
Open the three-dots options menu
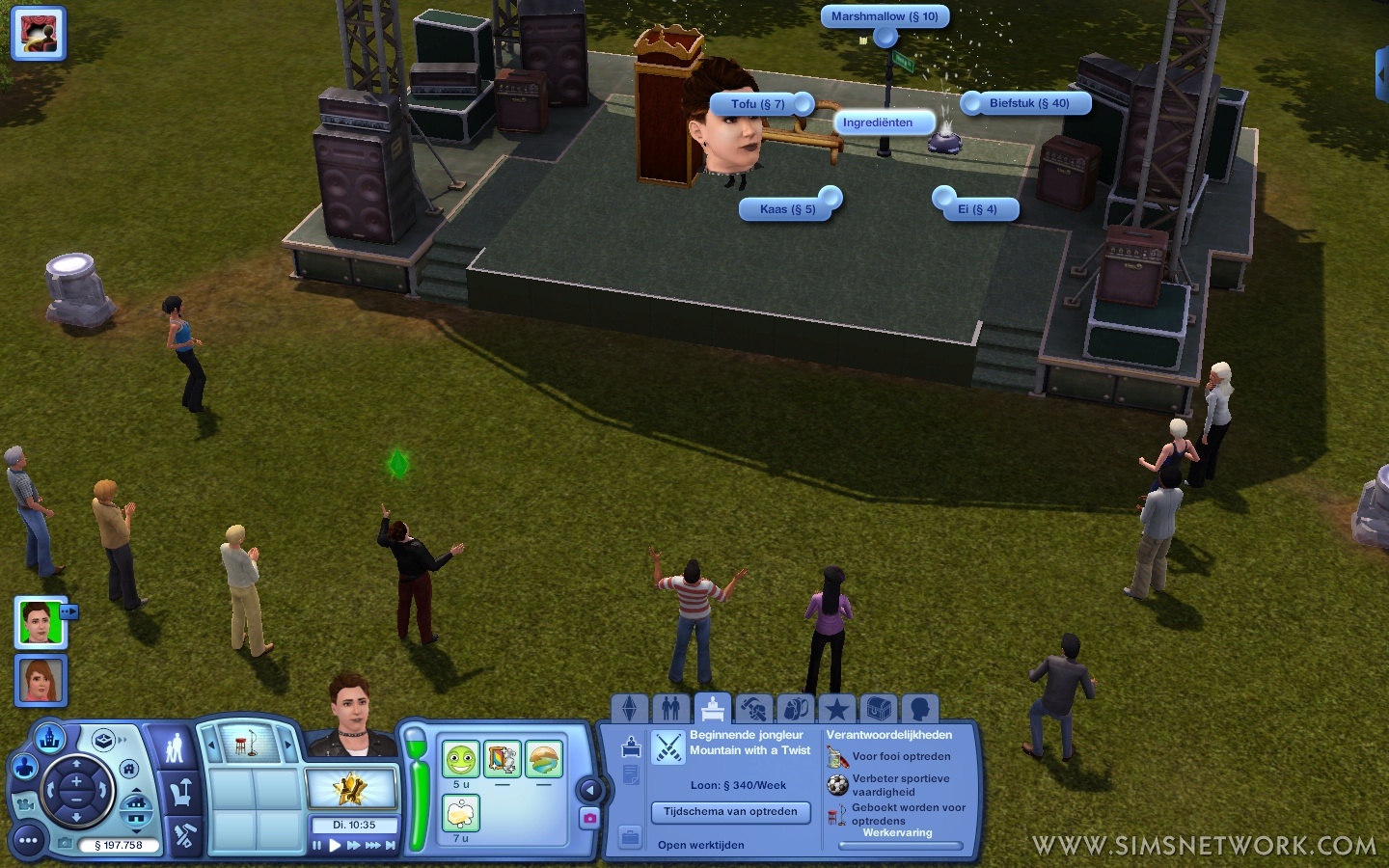click(28, 841)
